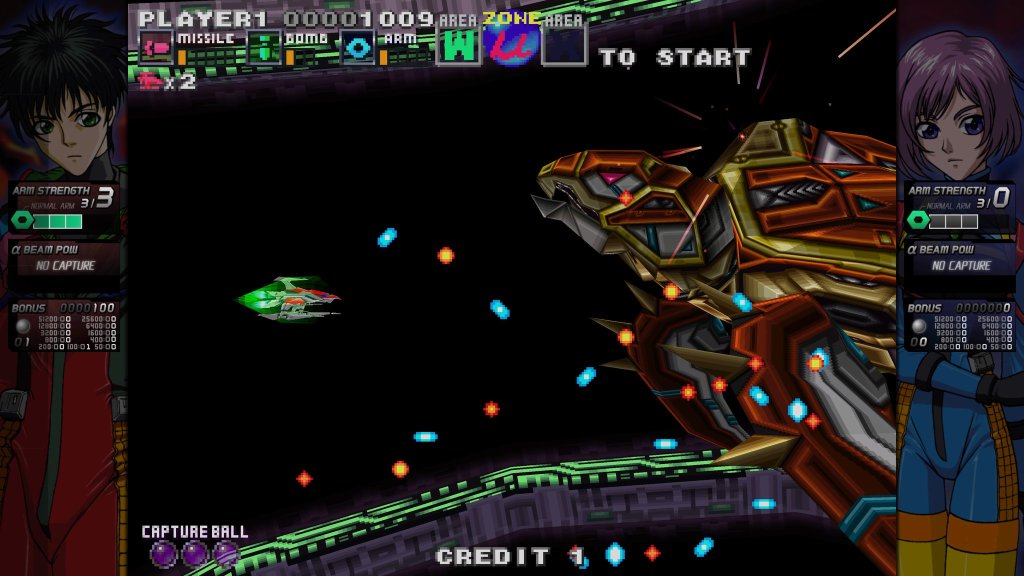
Task: Select the purple-haired pilot portrait
Action: 958,100
